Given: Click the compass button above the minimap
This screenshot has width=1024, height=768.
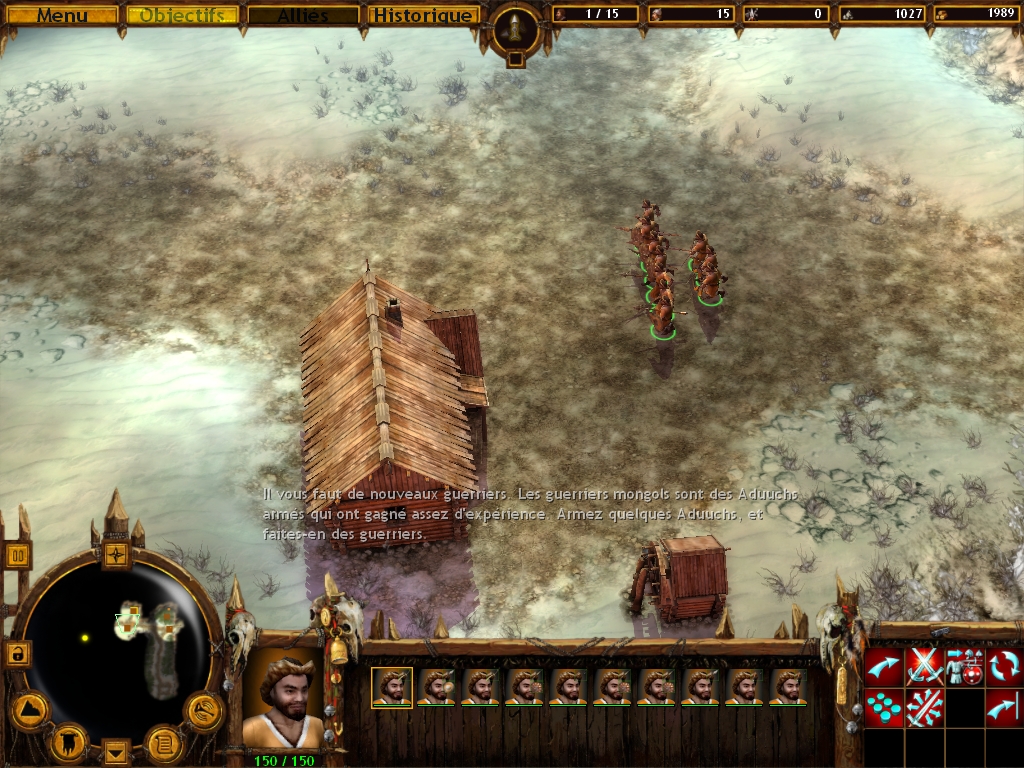Looking at the screenshot, I should coord(117,553).
